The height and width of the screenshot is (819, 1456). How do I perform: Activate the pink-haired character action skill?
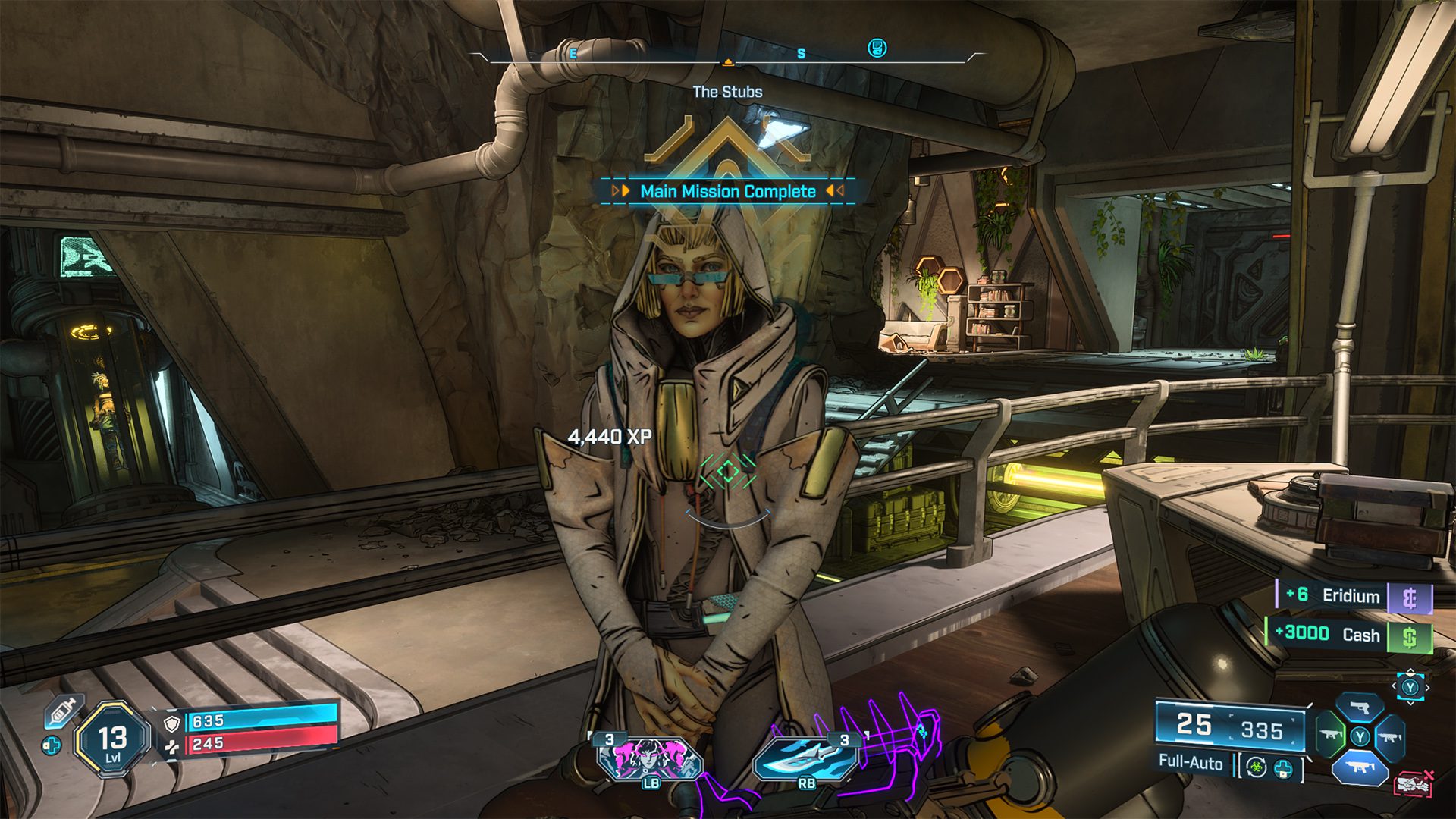(x=650, y=758)
